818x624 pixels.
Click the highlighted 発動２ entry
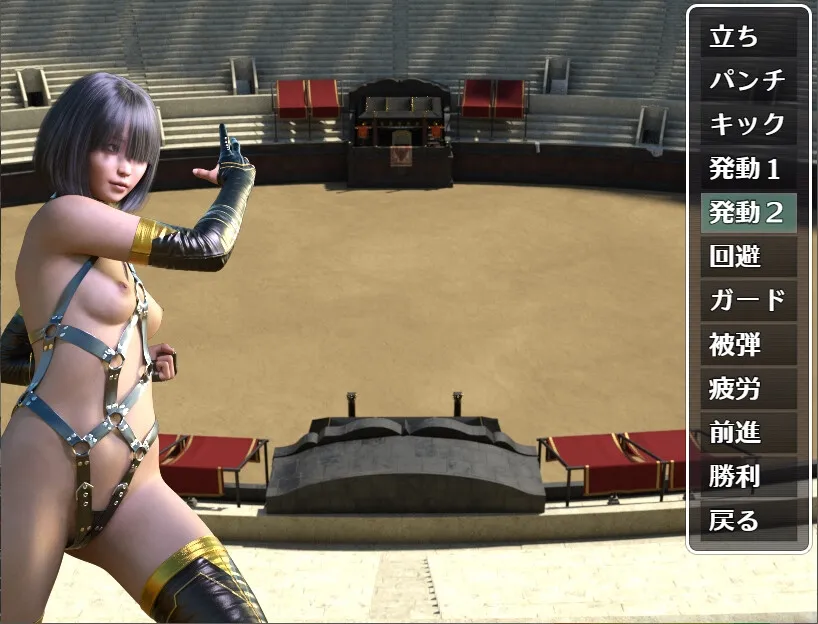pyautogui.click(x=748, y=213)
